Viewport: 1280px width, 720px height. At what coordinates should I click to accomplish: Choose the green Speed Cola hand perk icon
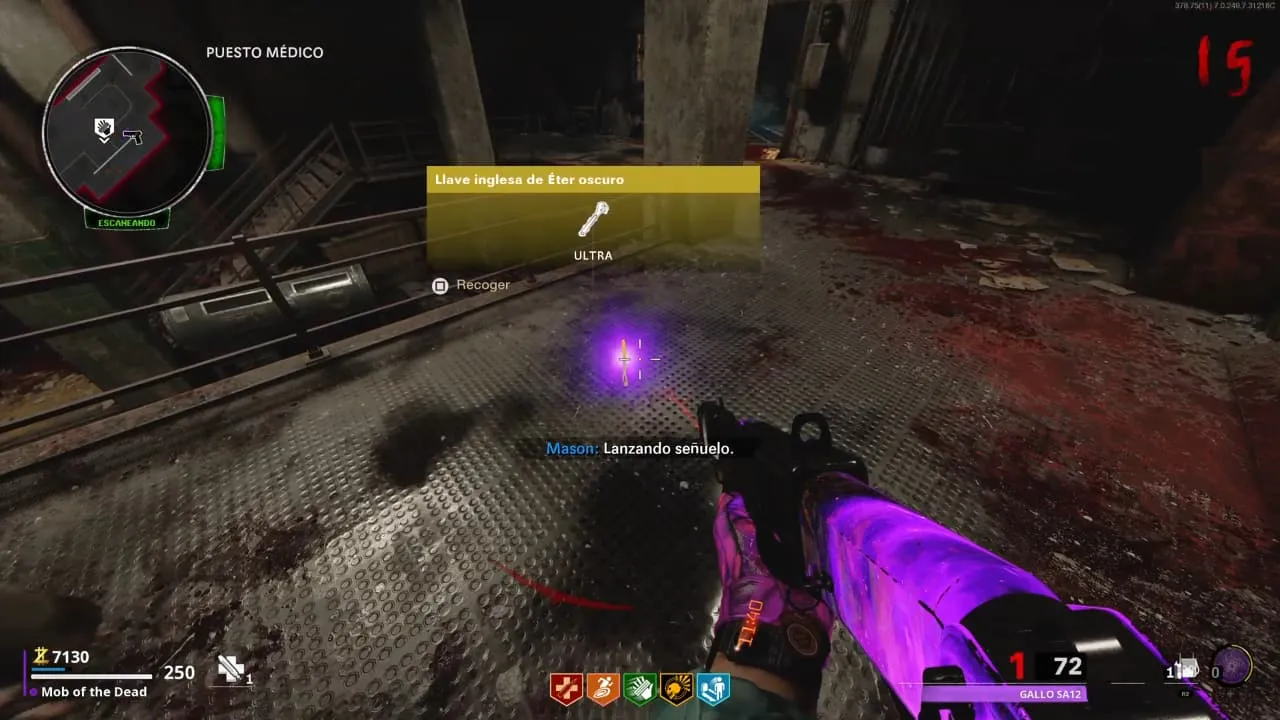tap(640, 689)
